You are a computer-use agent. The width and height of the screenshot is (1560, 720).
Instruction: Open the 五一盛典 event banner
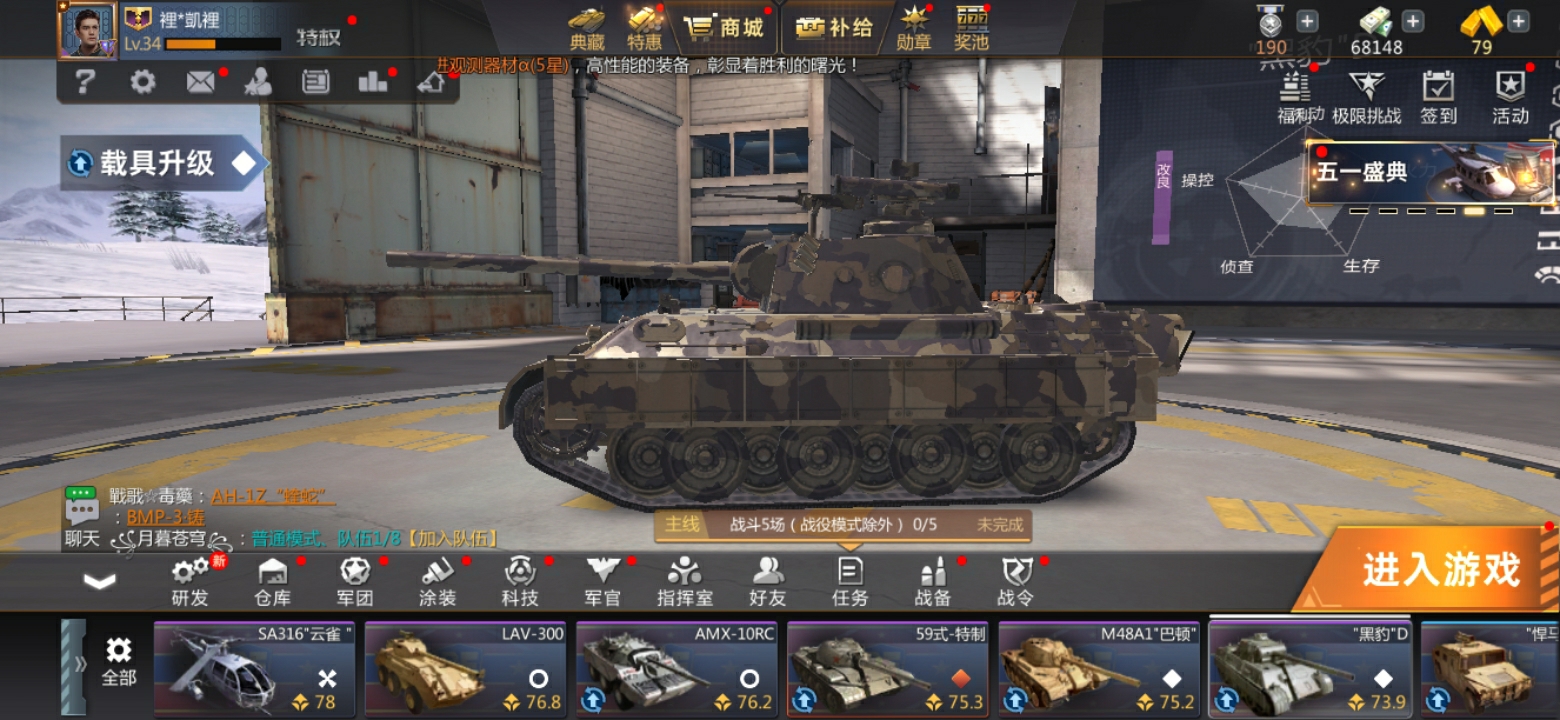pyautogui.click(x=1430, y=173)
